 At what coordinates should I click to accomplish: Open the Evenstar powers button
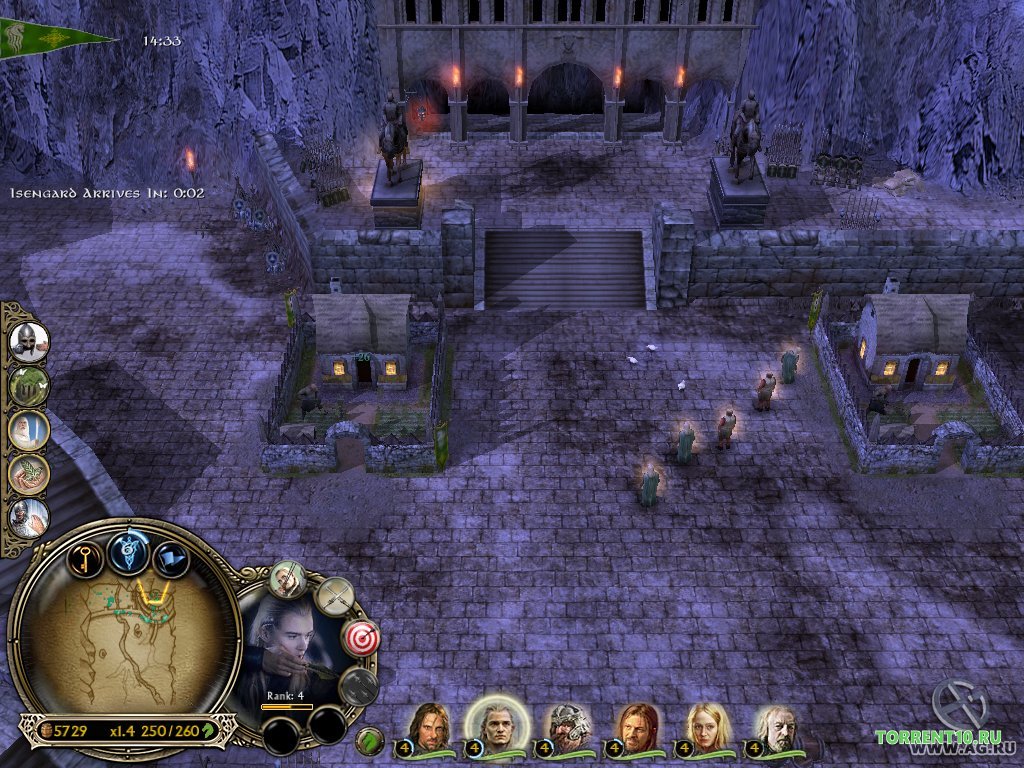(129, 552)
